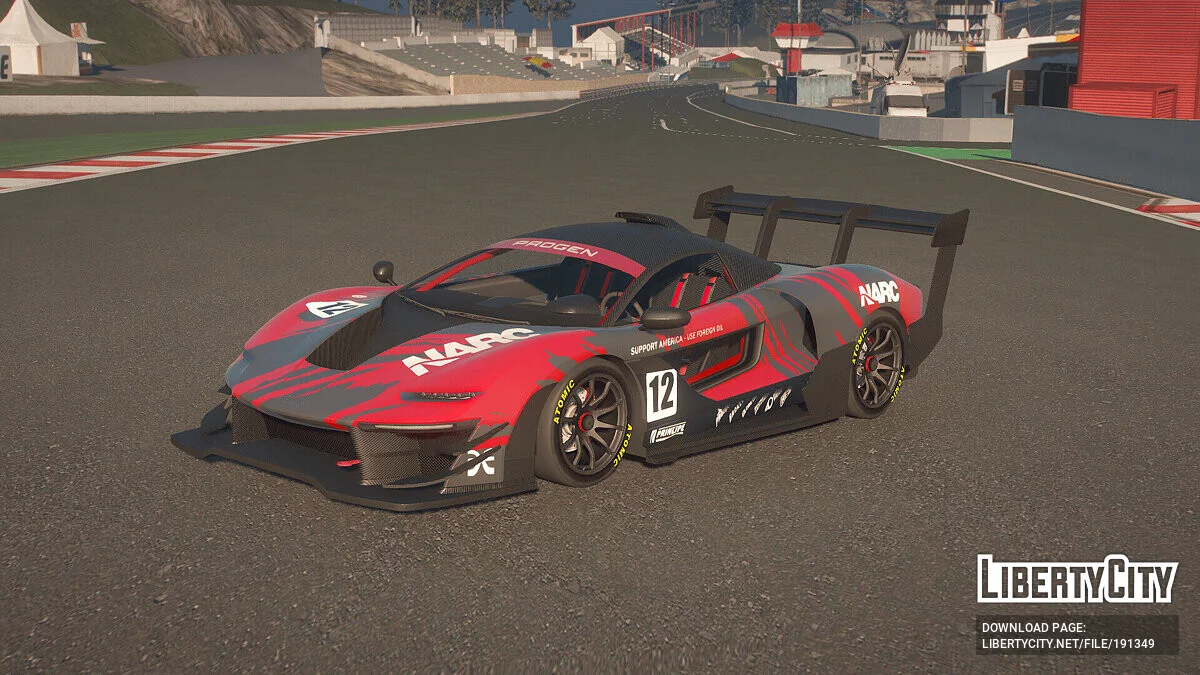Image resolution: width=1200 pixels, height=675 pixels.
Task: Open the libertycity.net download page link
Action: pyautogui.click(x=1068, y=644)
